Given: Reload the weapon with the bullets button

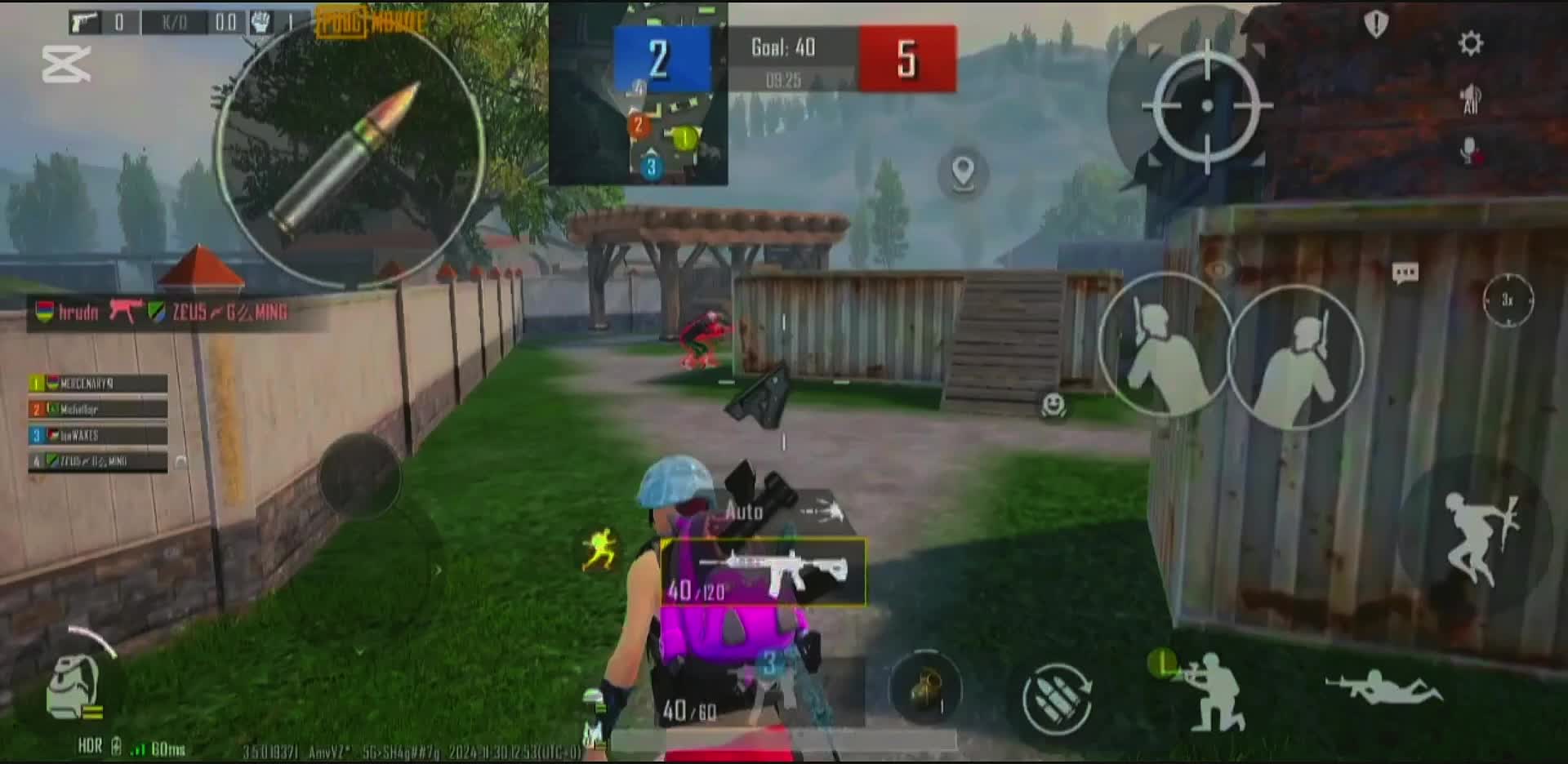Looking at the screenshot, I should click(1057, 698).
